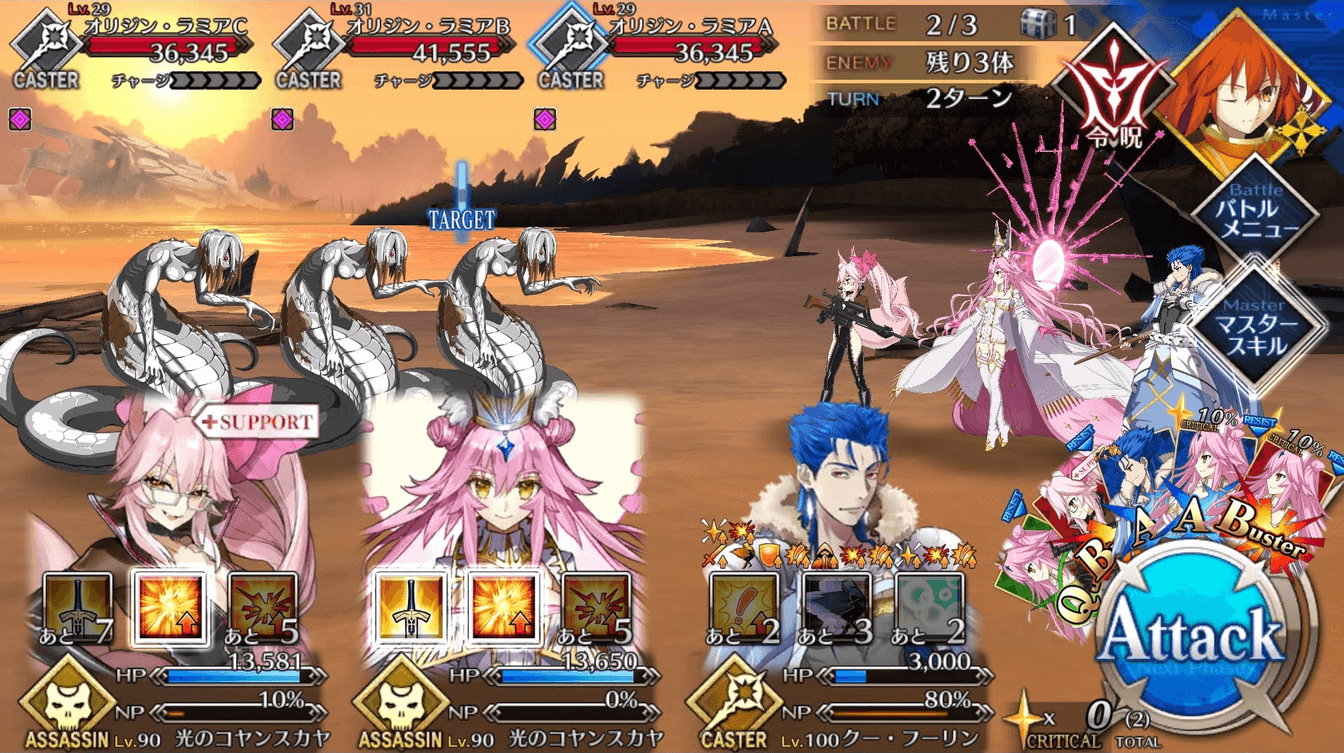1344x753 pixels.
Task: Select Cu Chulainn's exclamation mark skill
Action: [743, 608]
